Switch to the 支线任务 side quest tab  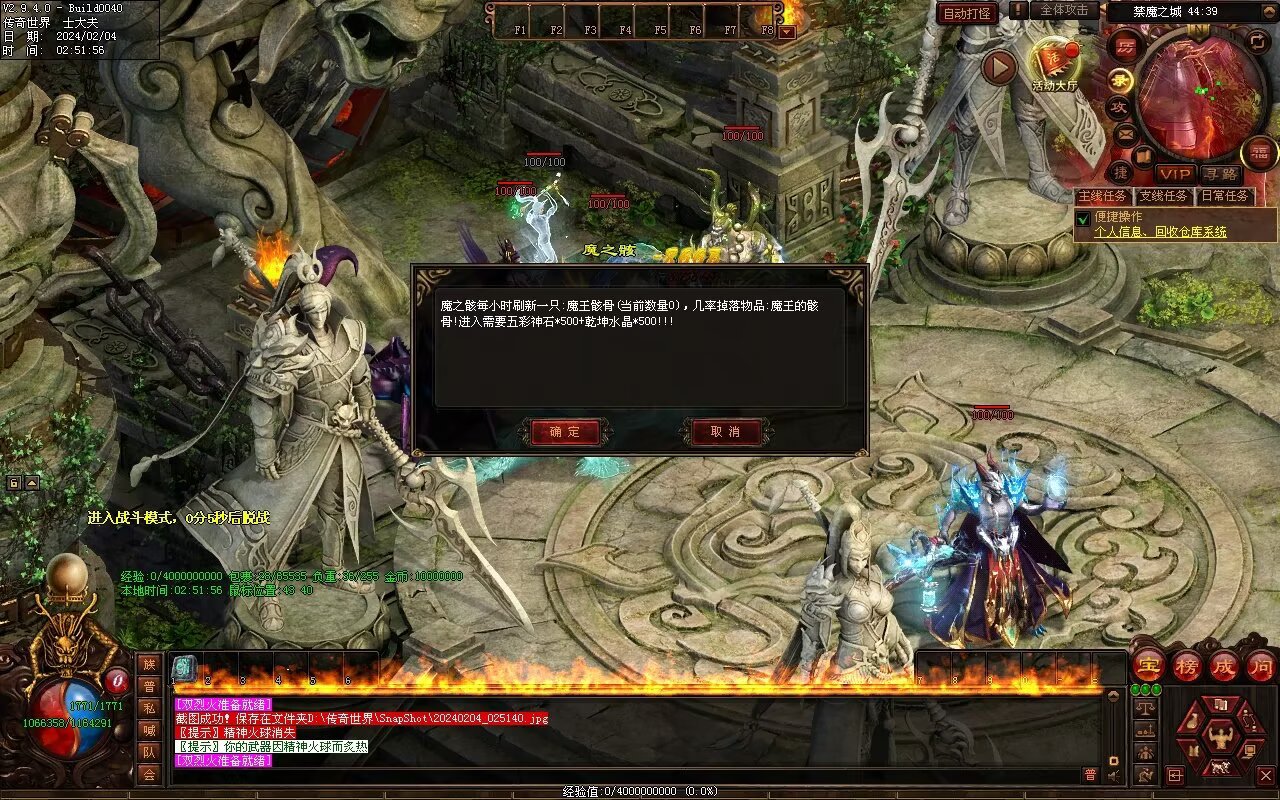coord(1163,196)
